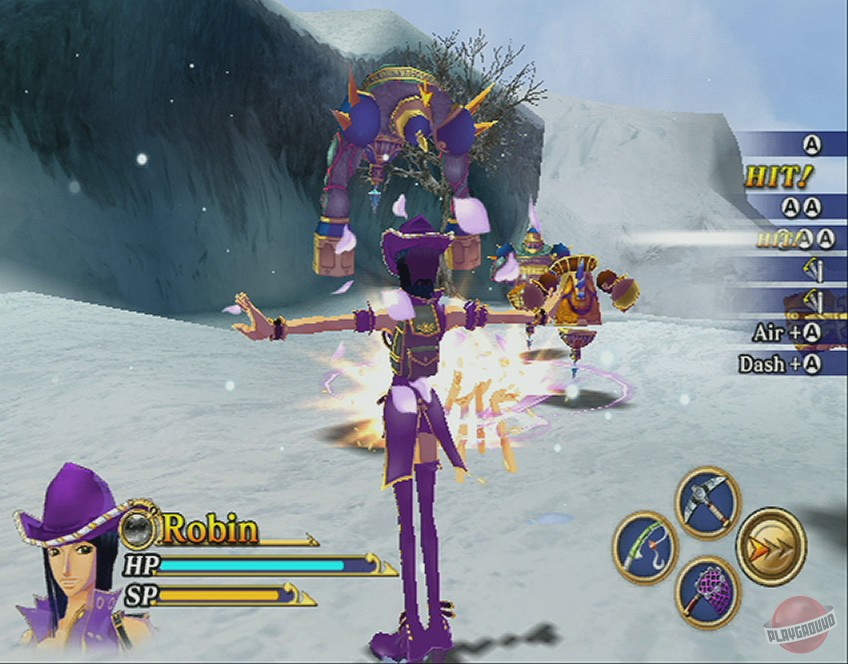Activate the gold dash arrows icon
The height and width of the screenshot is (664, 848).
(x=771, y=547)
